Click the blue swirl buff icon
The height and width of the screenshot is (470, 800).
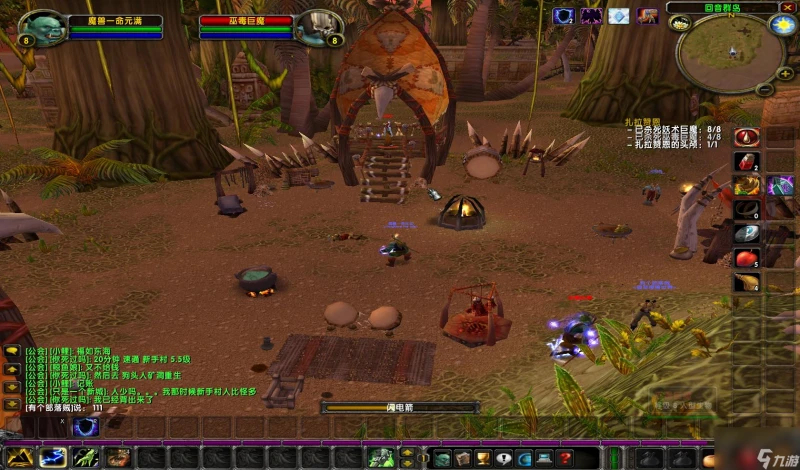click(565, 16)
